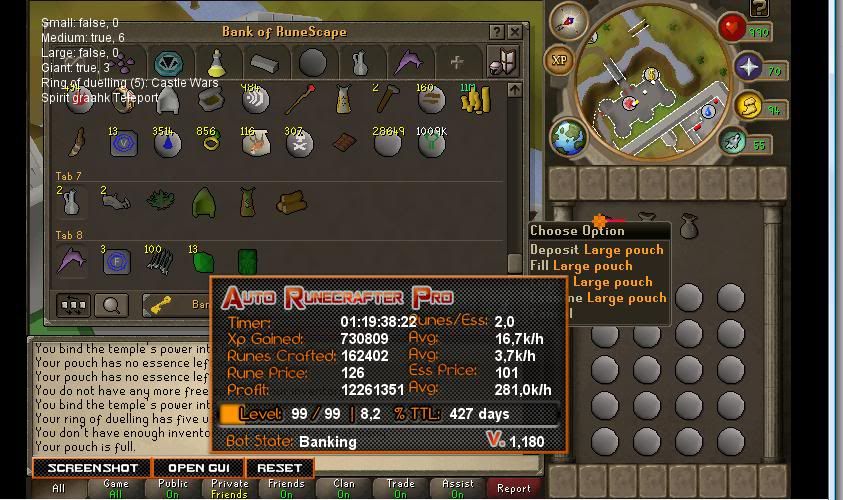Viewport: 843px width, 500px height.
Task: Click the SCREENSHOT bot button
Action: [x=92, y=468]
